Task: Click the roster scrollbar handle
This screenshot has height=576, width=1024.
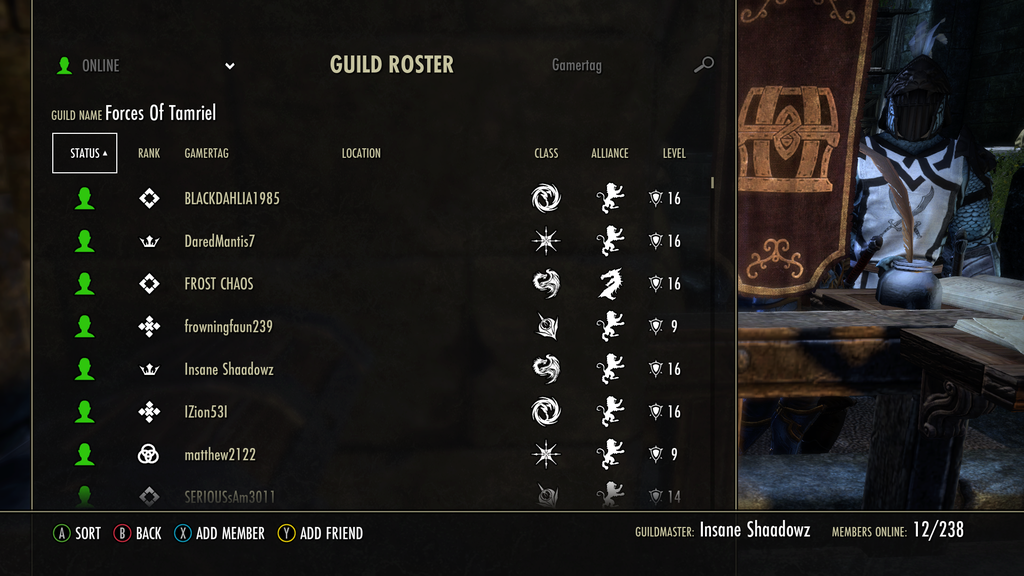Action: tap(713, 183)
